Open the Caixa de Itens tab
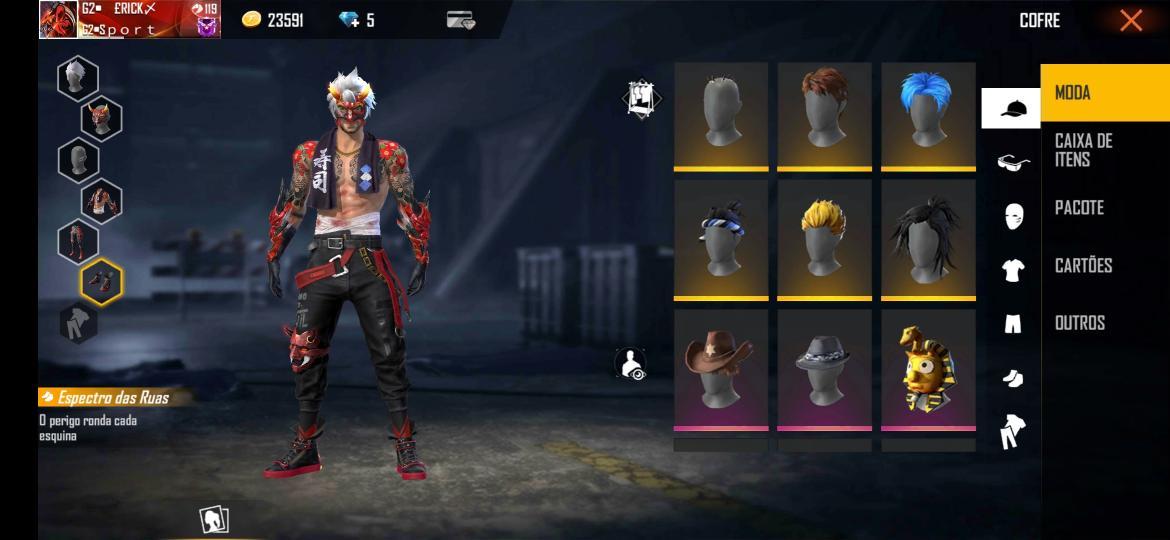 (x=1104, y=150)
